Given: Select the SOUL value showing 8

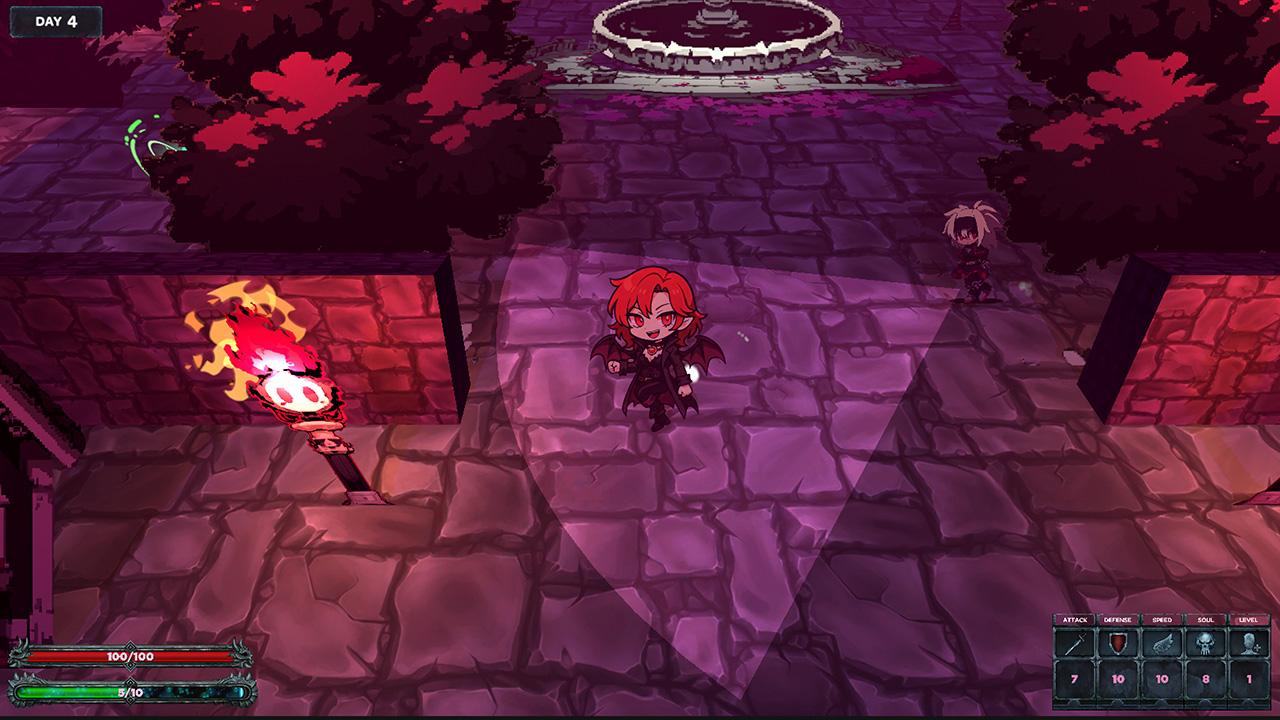Looking at the screenshot, I should point(1205,678).
